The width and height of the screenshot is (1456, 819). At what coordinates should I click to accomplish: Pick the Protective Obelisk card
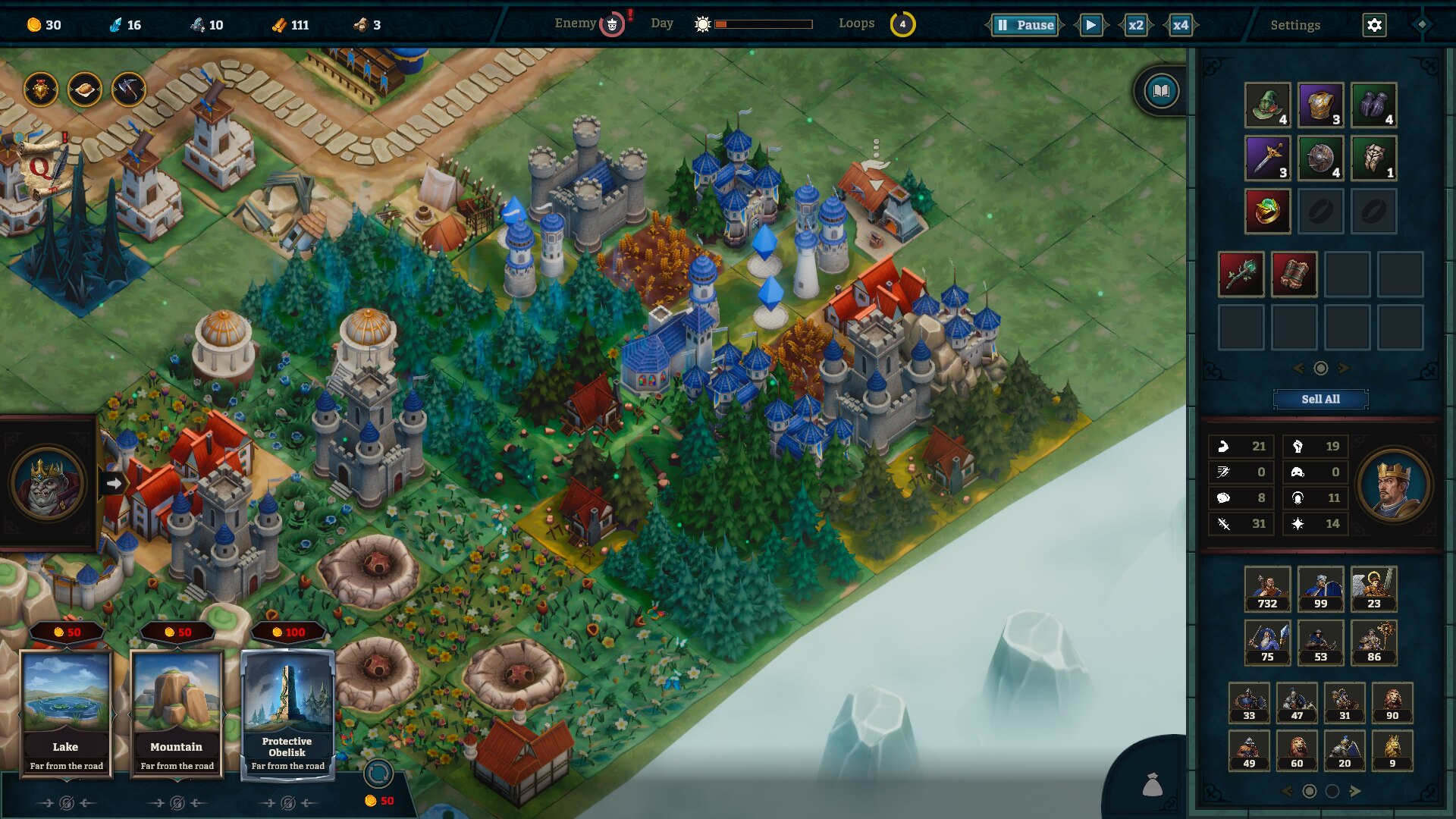point(287,713)
